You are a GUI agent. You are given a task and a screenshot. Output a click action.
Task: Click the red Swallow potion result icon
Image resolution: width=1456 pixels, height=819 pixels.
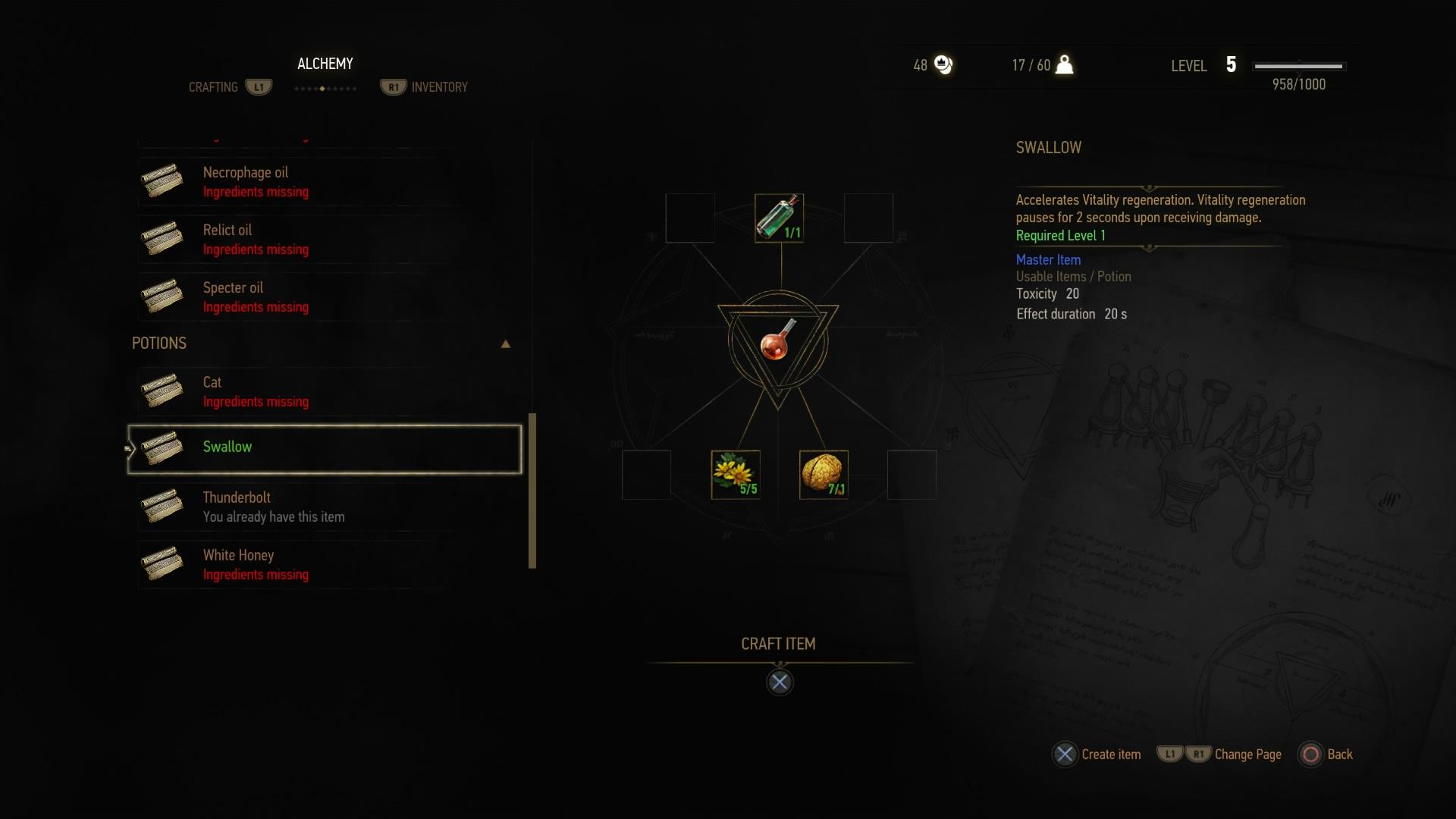pyautogui.click(x=778, y=342)
